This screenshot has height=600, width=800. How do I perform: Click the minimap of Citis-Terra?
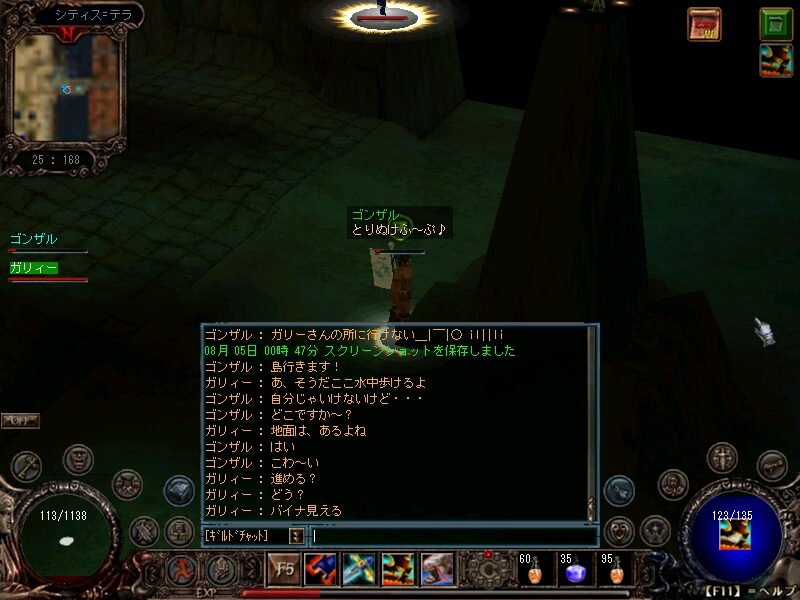66,87
